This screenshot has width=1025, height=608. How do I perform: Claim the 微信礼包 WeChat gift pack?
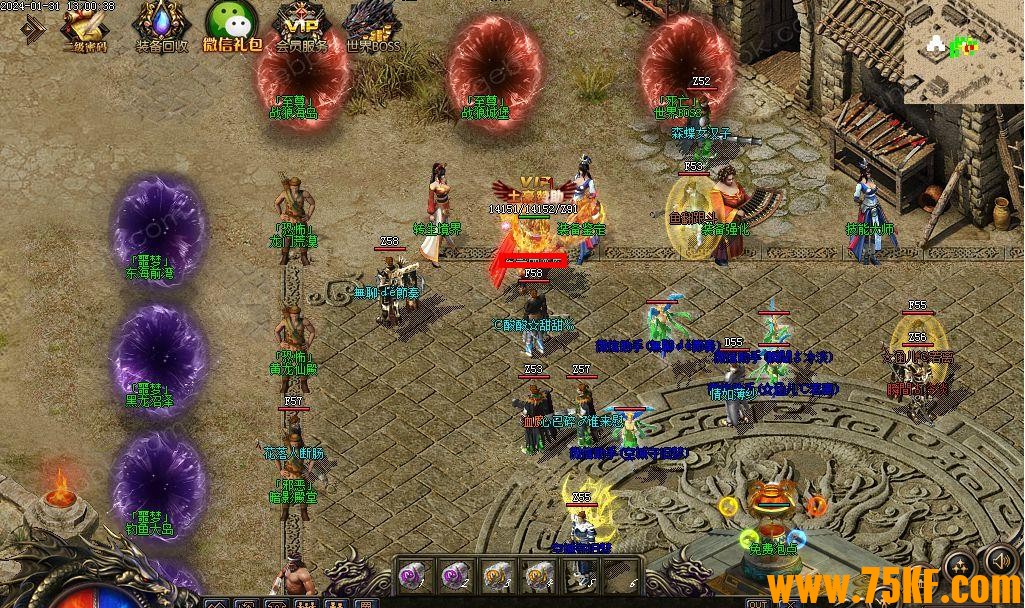[232, 26]
